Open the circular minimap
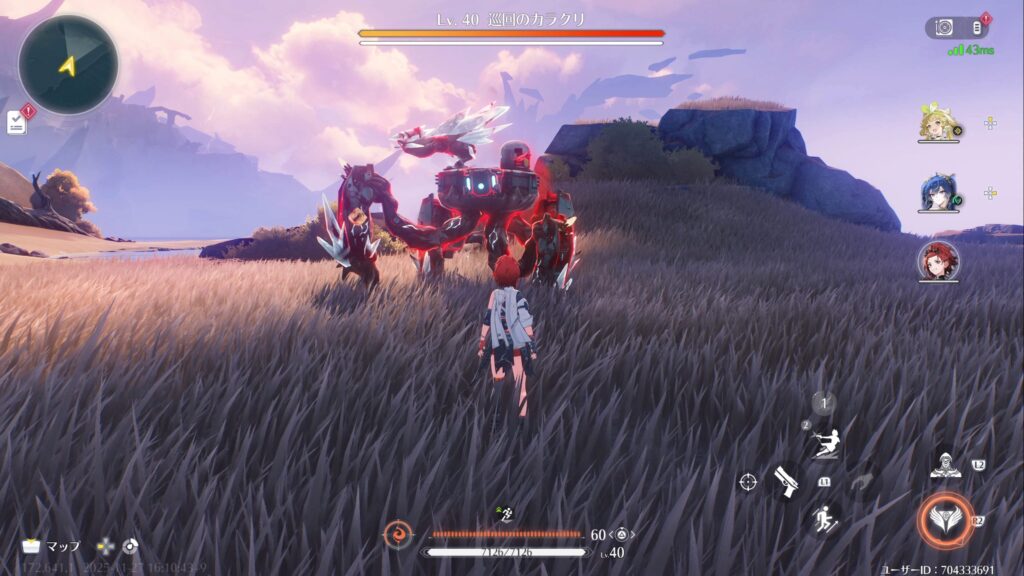The image size is (1024, 576). coord(68,65)
